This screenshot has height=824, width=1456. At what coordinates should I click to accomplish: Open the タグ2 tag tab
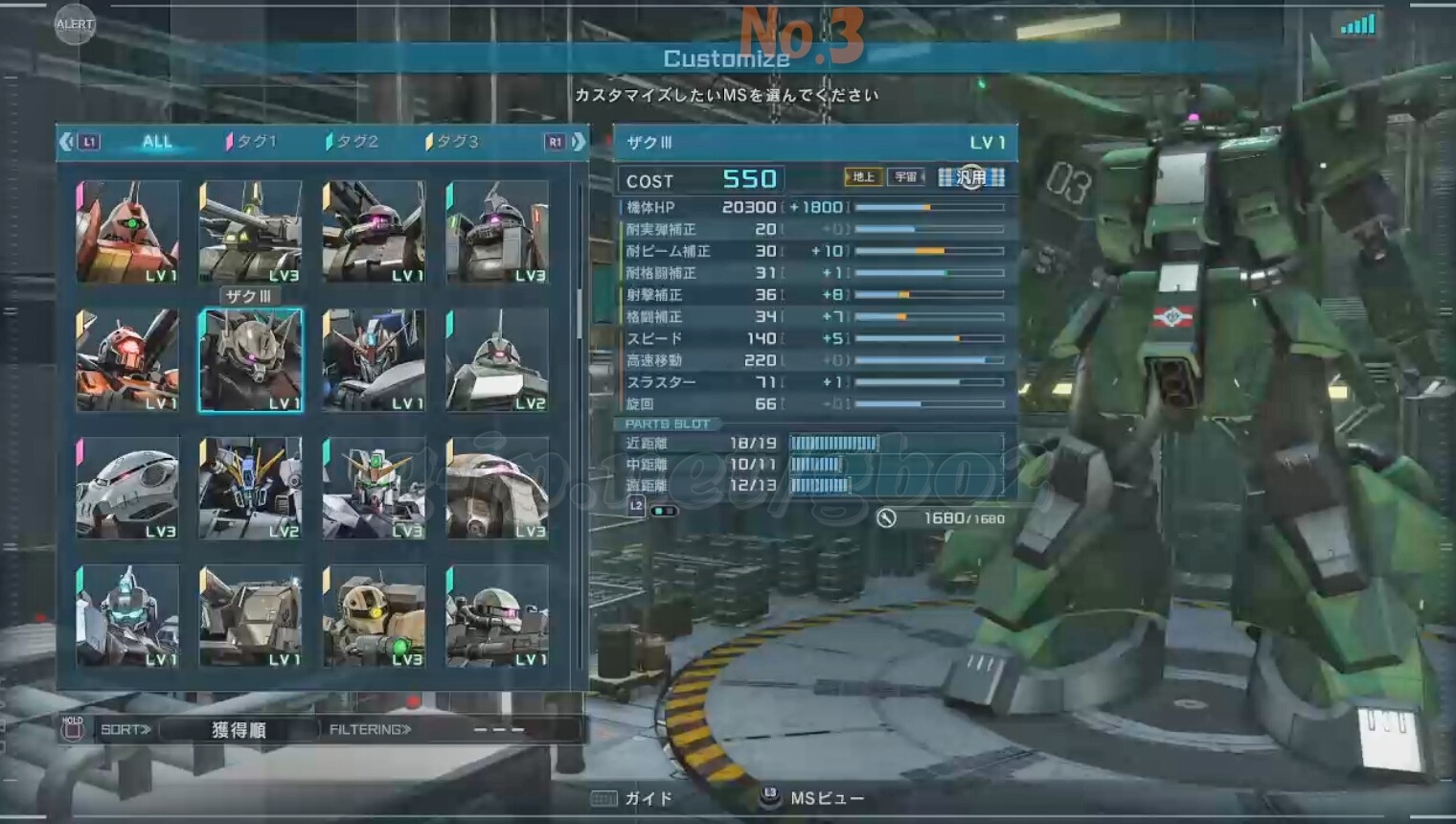(x=353, y=142)
